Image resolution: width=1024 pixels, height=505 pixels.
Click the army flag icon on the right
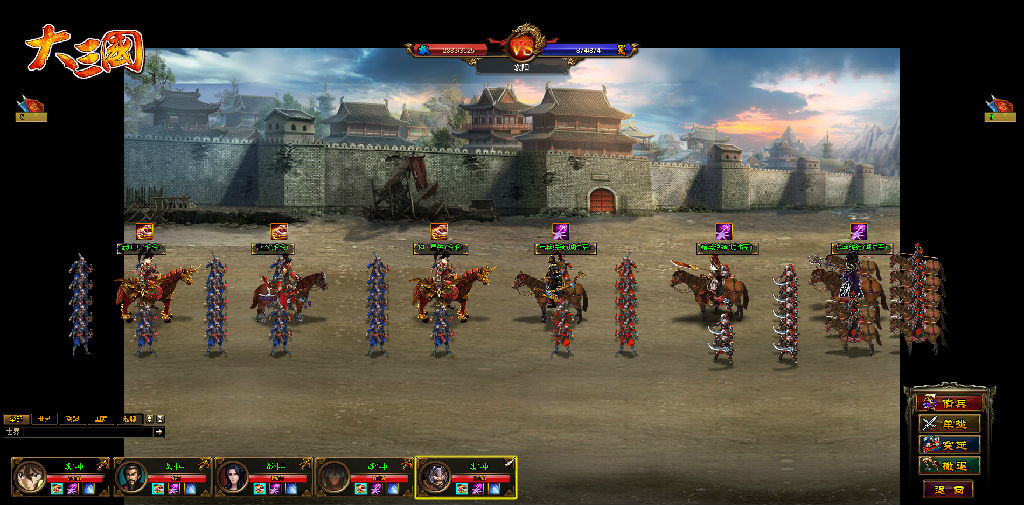pos(999,107)
